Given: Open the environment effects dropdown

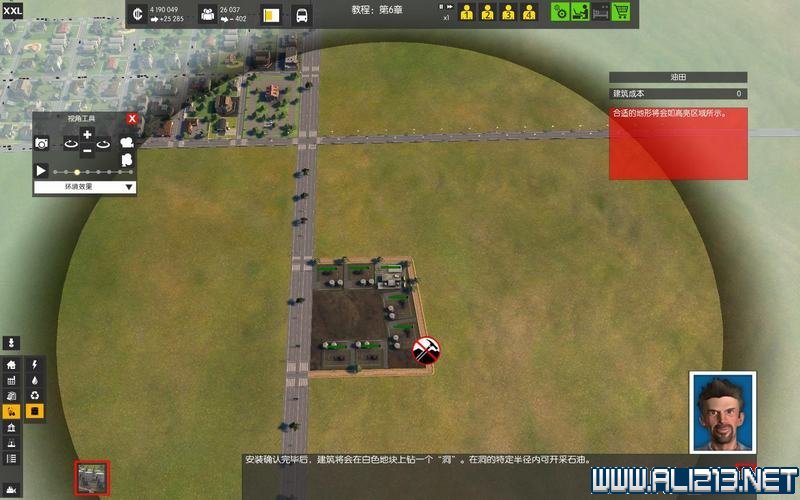Looking at the screenshot, I should (x=85, y=187).
